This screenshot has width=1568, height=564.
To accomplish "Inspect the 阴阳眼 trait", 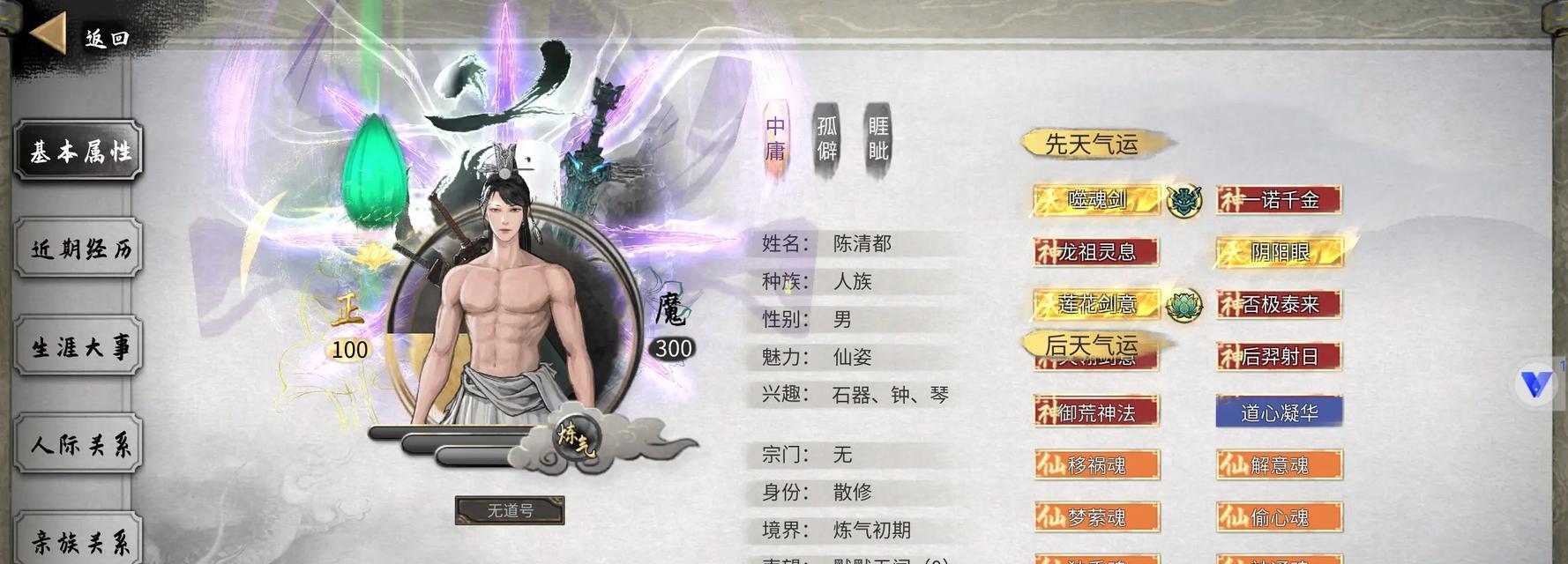I will click(1280, 253).
